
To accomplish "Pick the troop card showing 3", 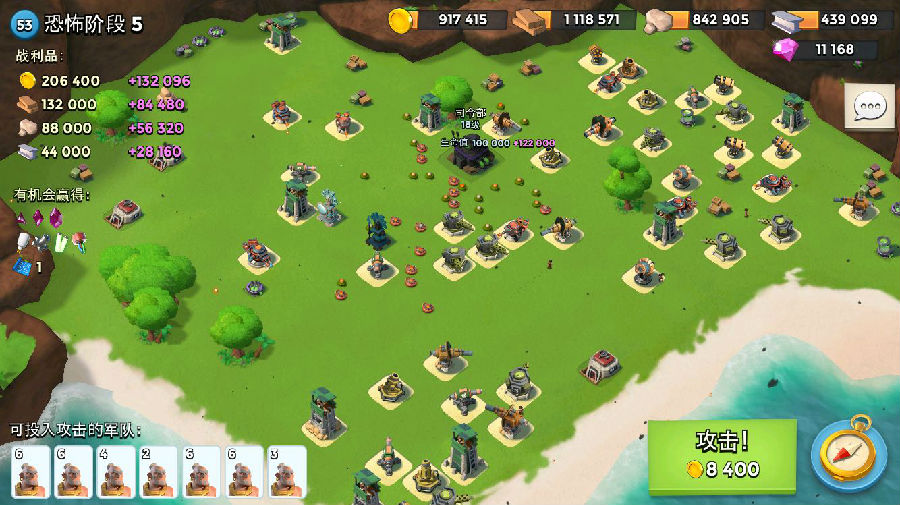I will coord(286,470).
